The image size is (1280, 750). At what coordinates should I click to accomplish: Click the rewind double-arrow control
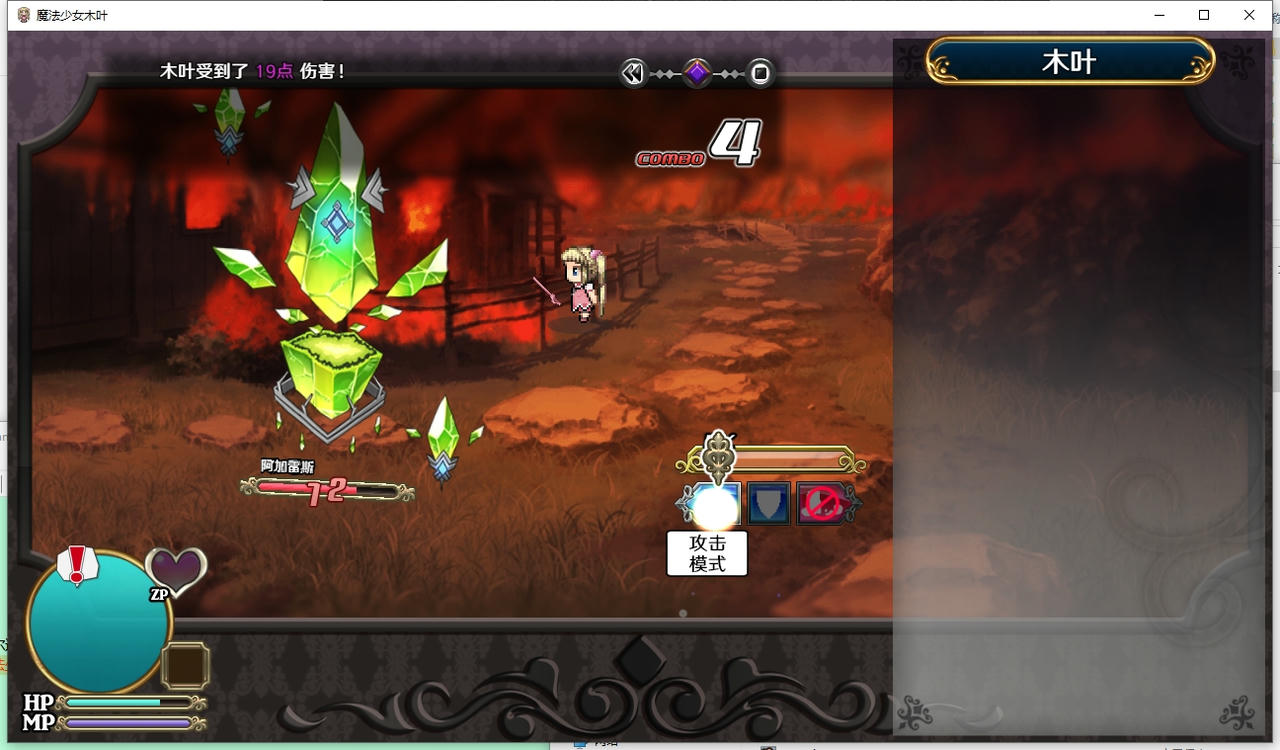633,72
